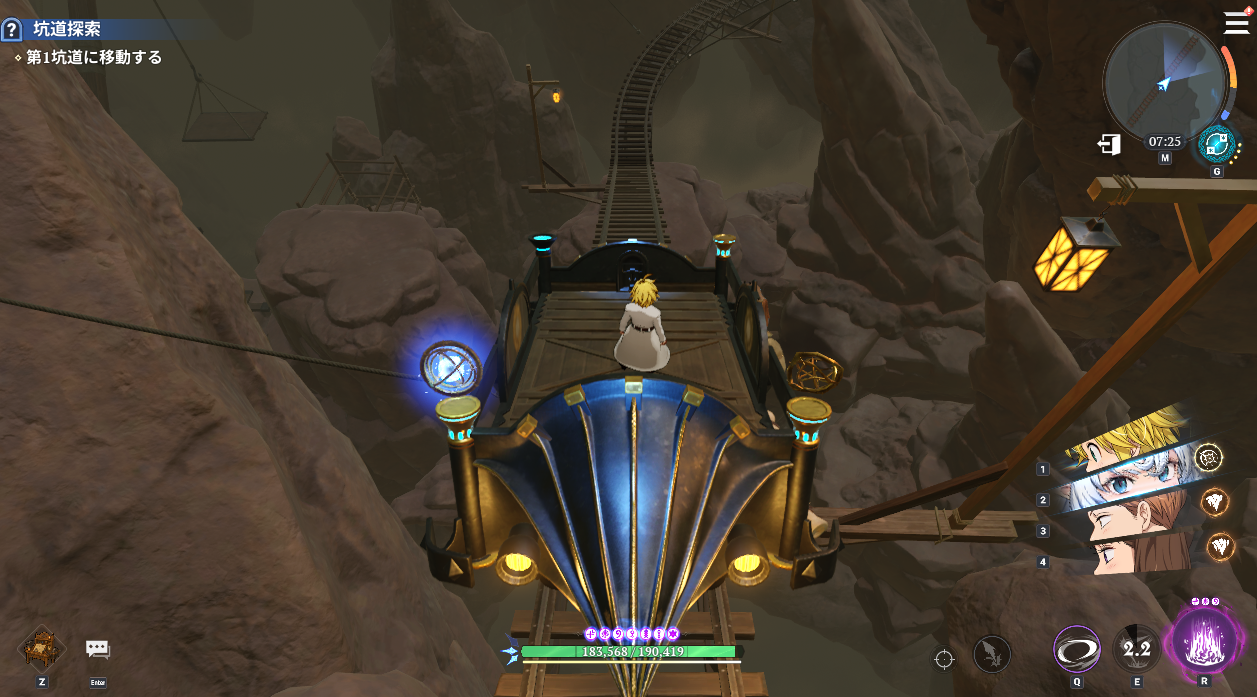Click the dark feather wing icon
The image size is (1257, 697).
991,655
